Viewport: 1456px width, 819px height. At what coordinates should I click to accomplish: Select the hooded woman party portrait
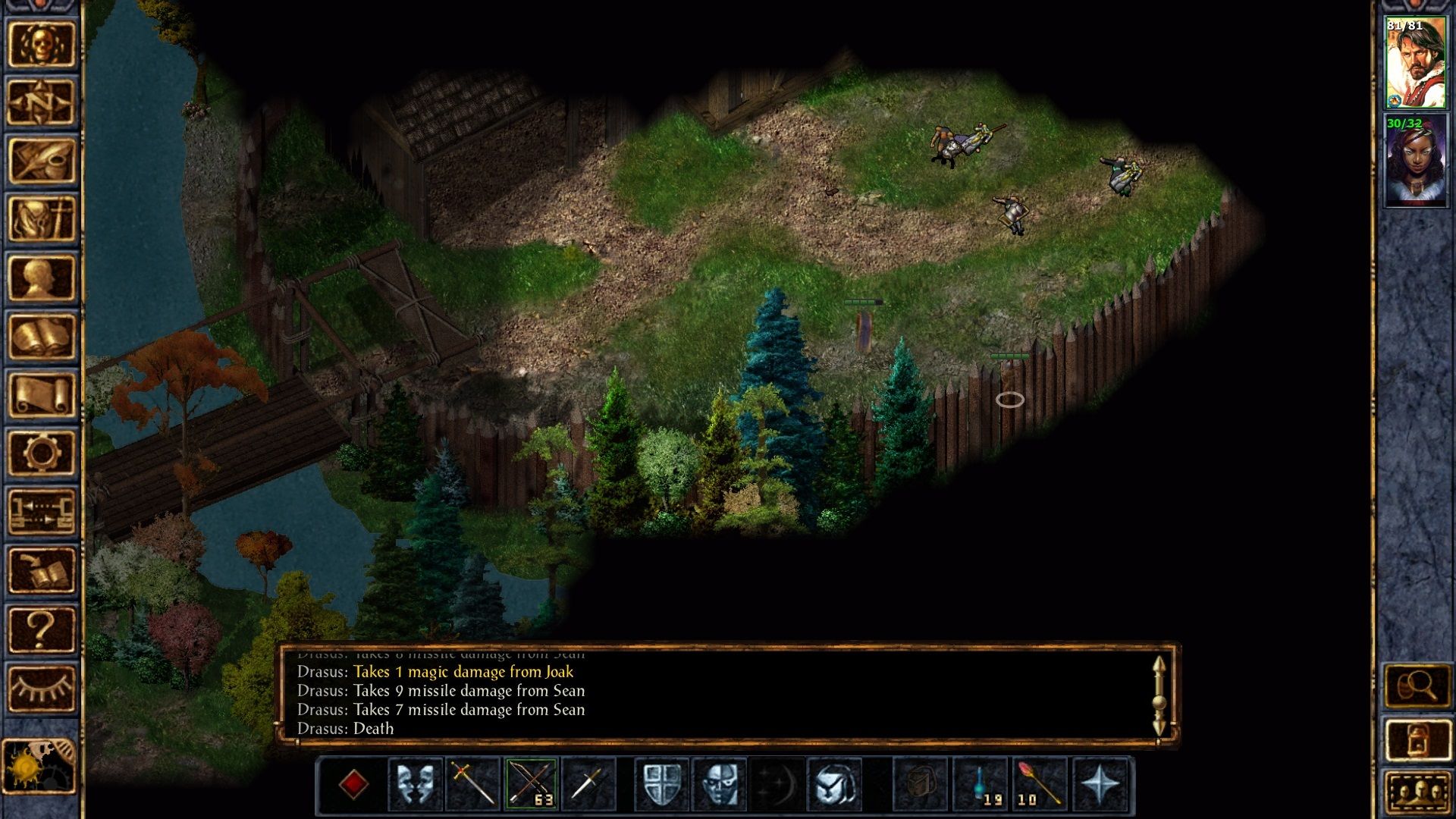(1415, 160)
